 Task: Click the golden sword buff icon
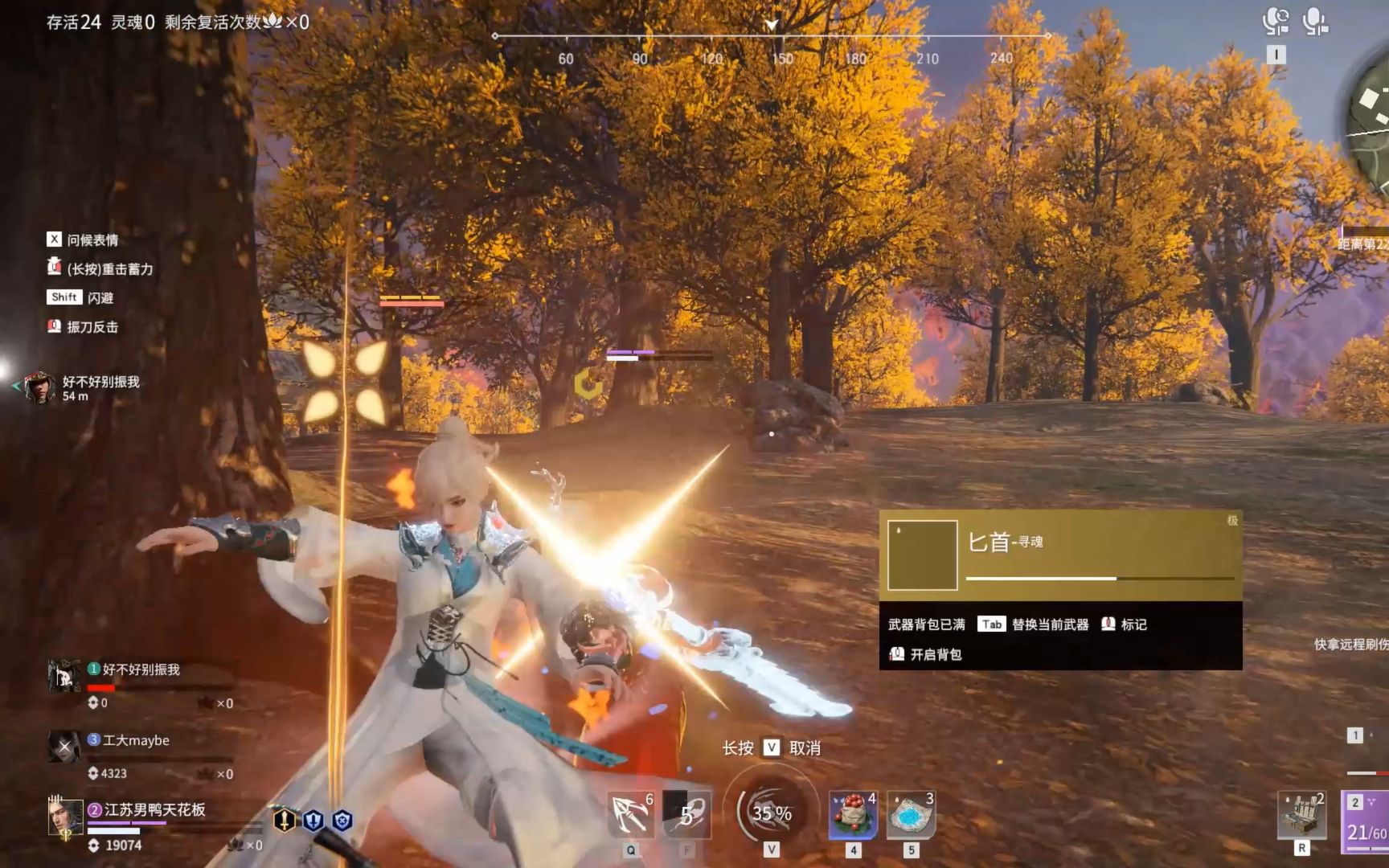click(285, 820)
